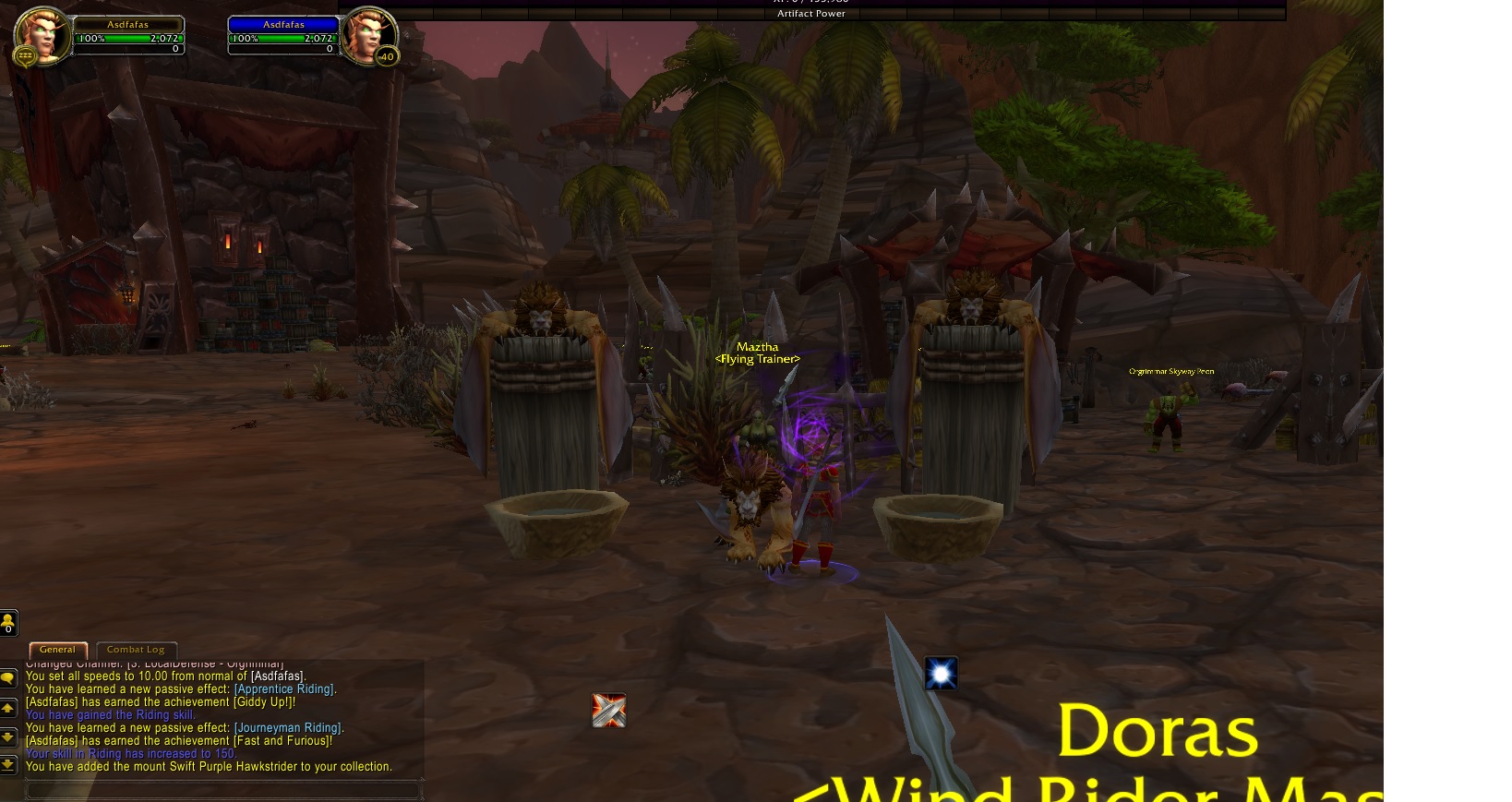
Task: Click the target portrait with level 40 badge
Action: [x=367, y=35]
